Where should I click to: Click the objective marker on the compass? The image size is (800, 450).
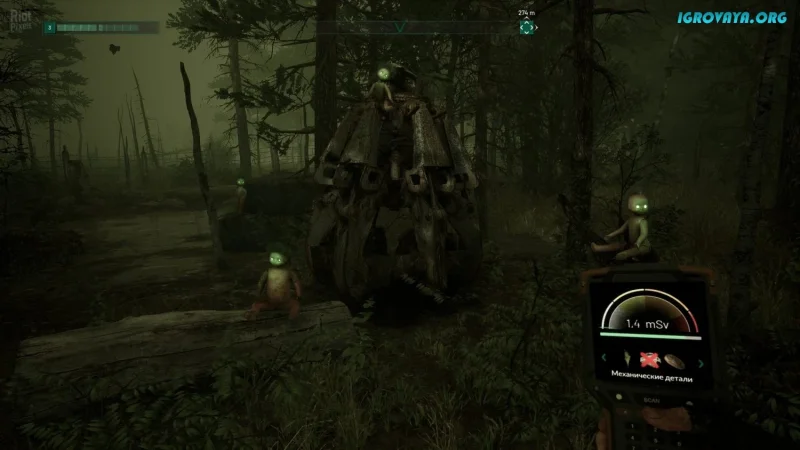[x=526, y=27]
